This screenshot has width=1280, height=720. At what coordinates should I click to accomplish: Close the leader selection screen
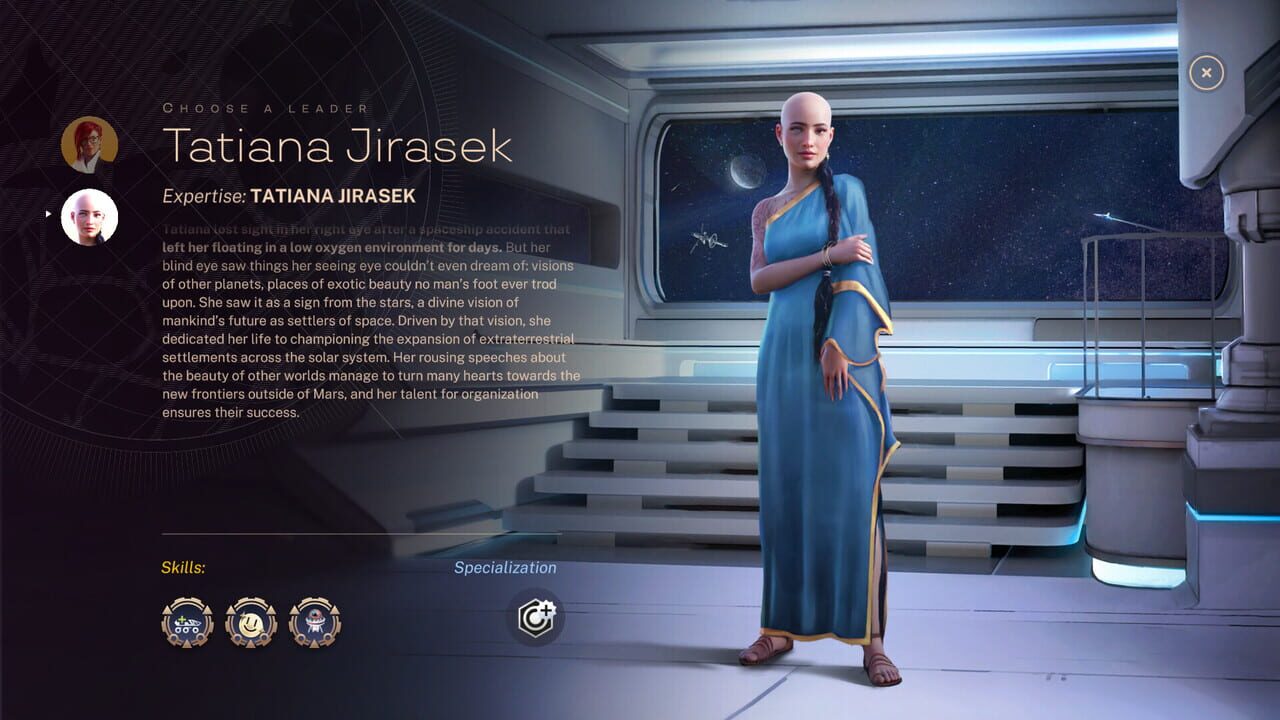tap(1206, 72)
